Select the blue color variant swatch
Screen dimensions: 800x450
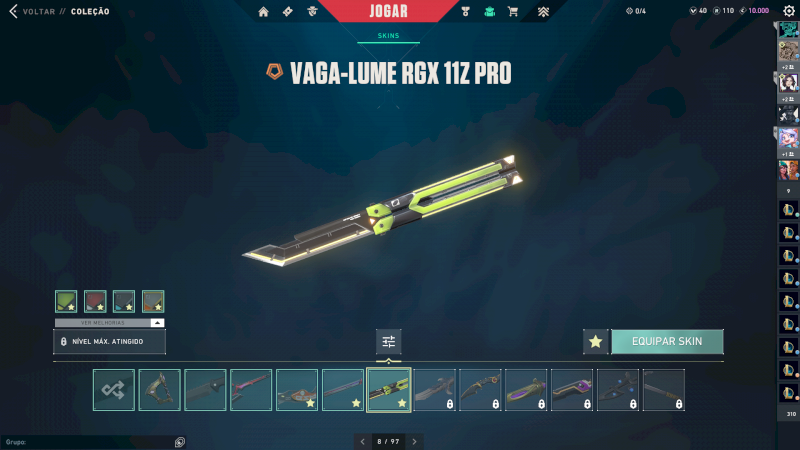click(x=124, y=301)
